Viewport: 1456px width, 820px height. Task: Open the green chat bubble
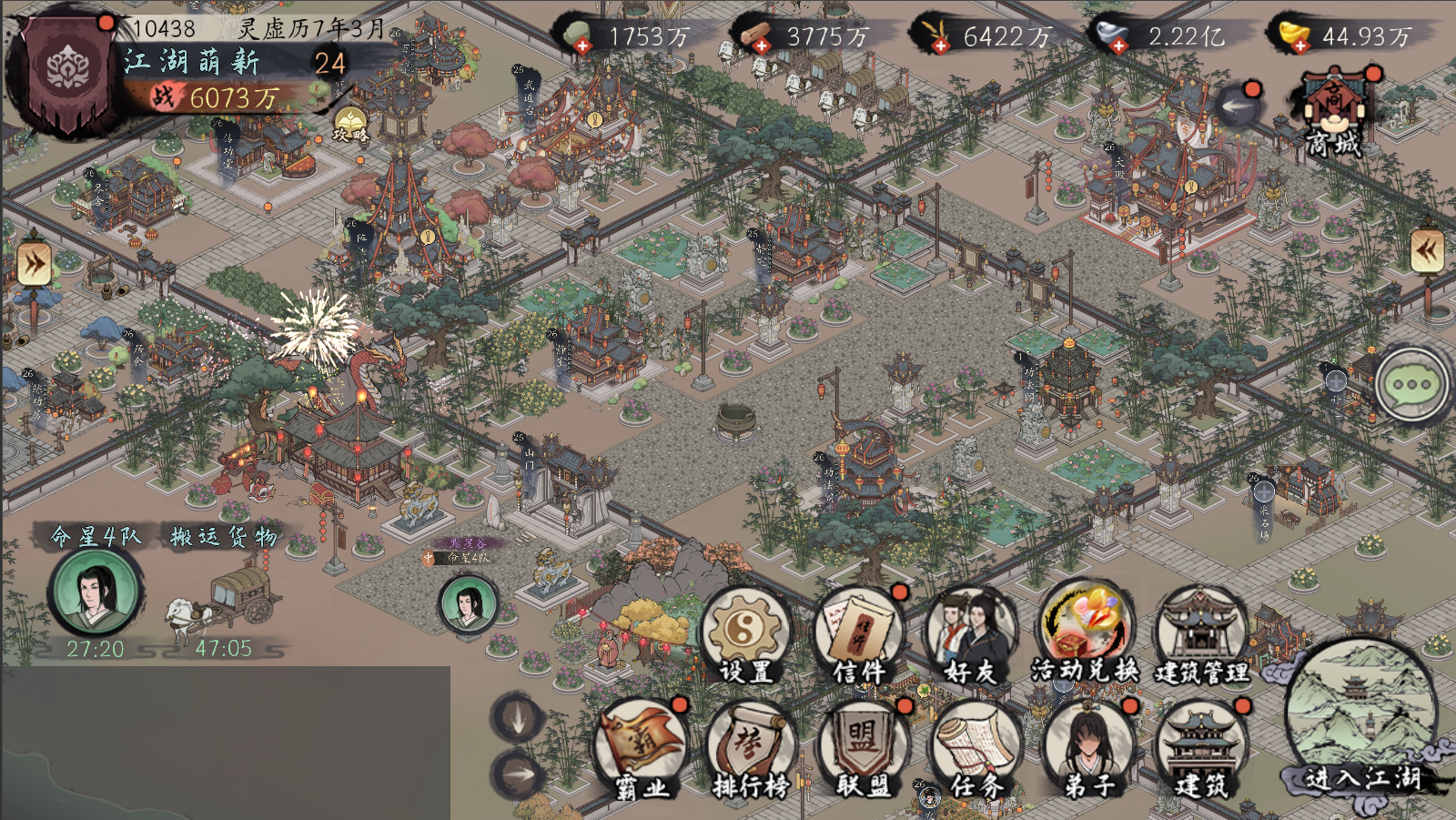click(x=1411, y=385)
